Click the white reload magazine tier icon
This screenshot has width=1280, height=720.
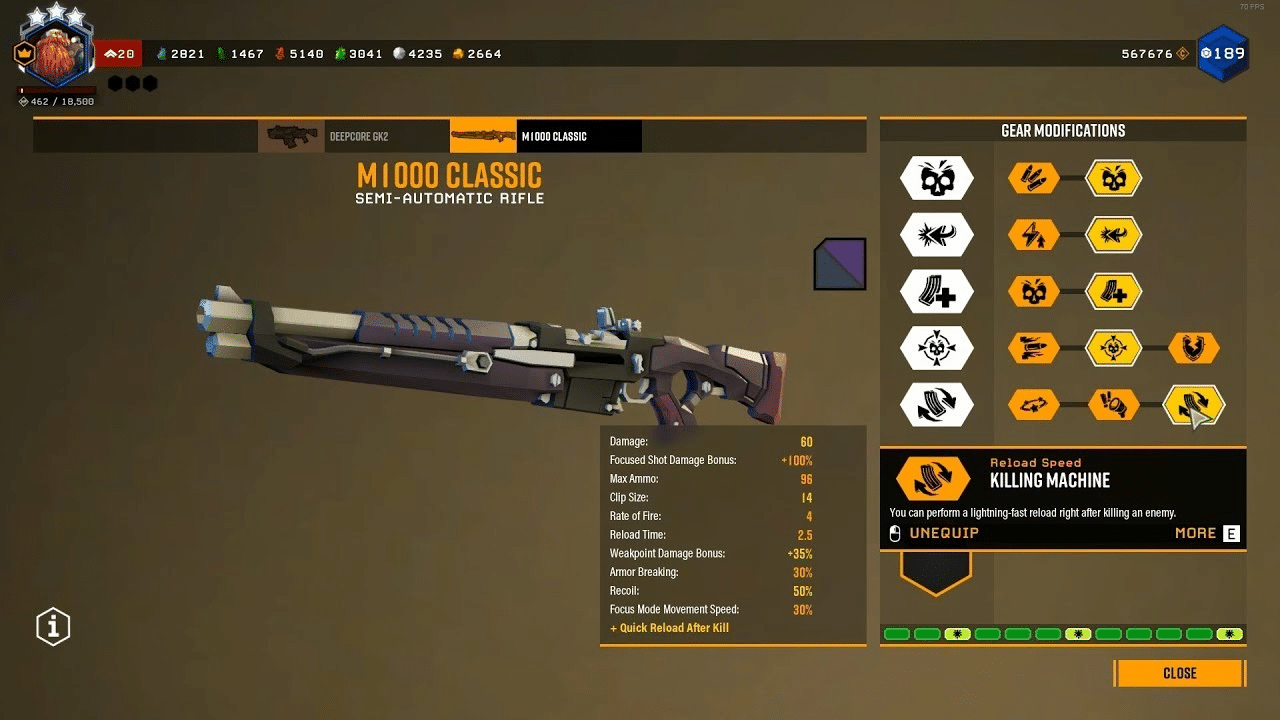pyautogui.click(x=936, y=405)
